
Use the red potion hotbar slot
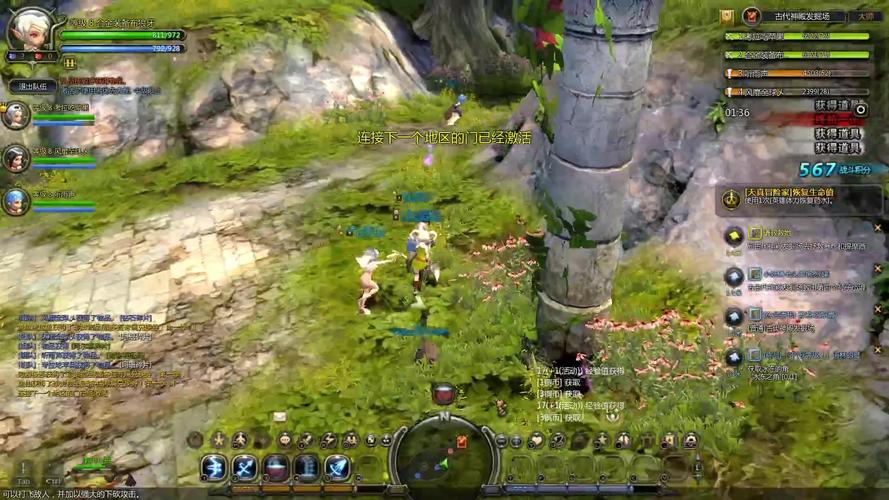[x=276, y=468]
